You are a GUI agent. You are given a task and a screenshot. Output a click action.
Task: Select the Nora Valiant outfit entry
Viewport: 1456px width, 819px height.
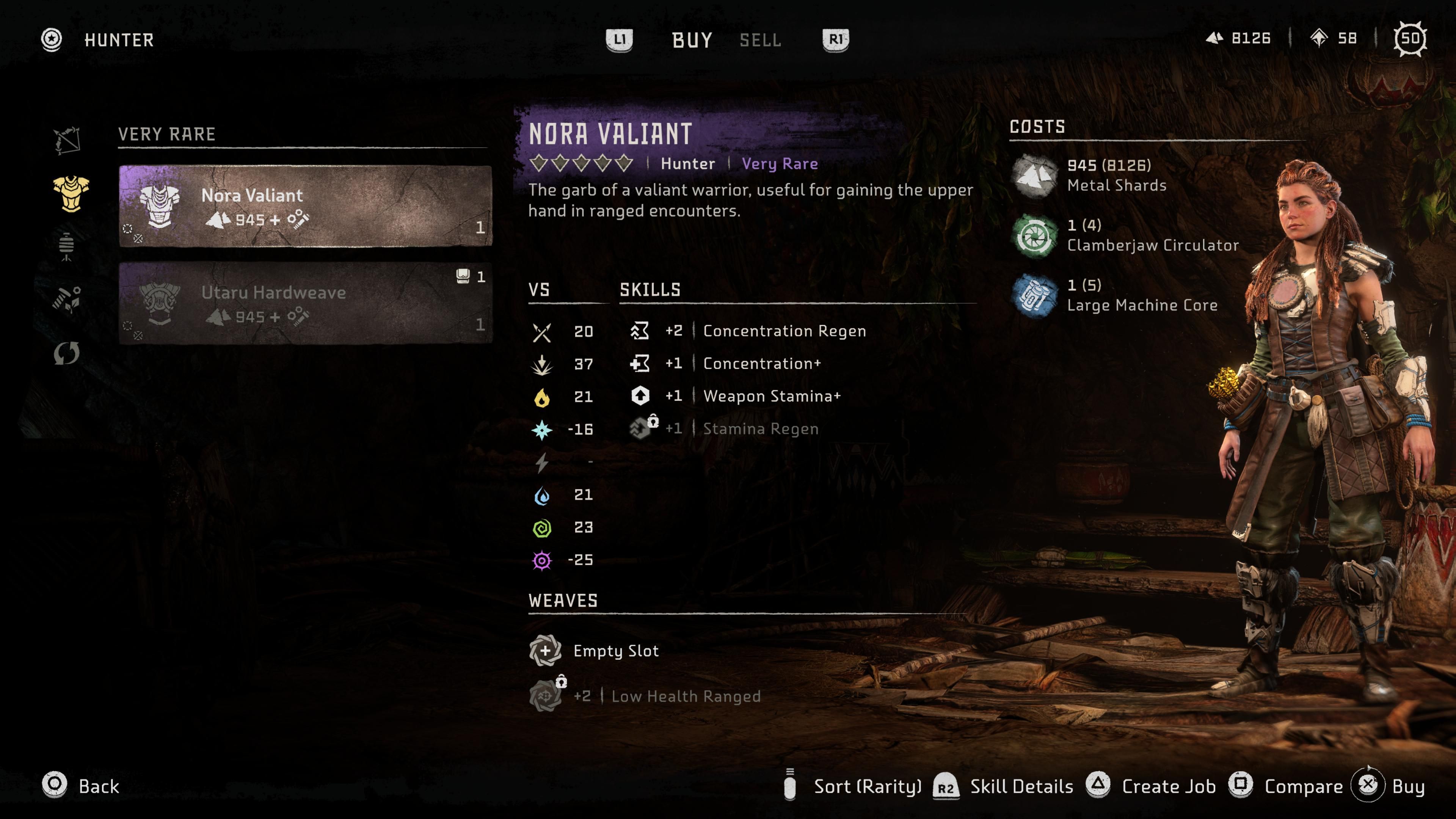tap(305, 206)
